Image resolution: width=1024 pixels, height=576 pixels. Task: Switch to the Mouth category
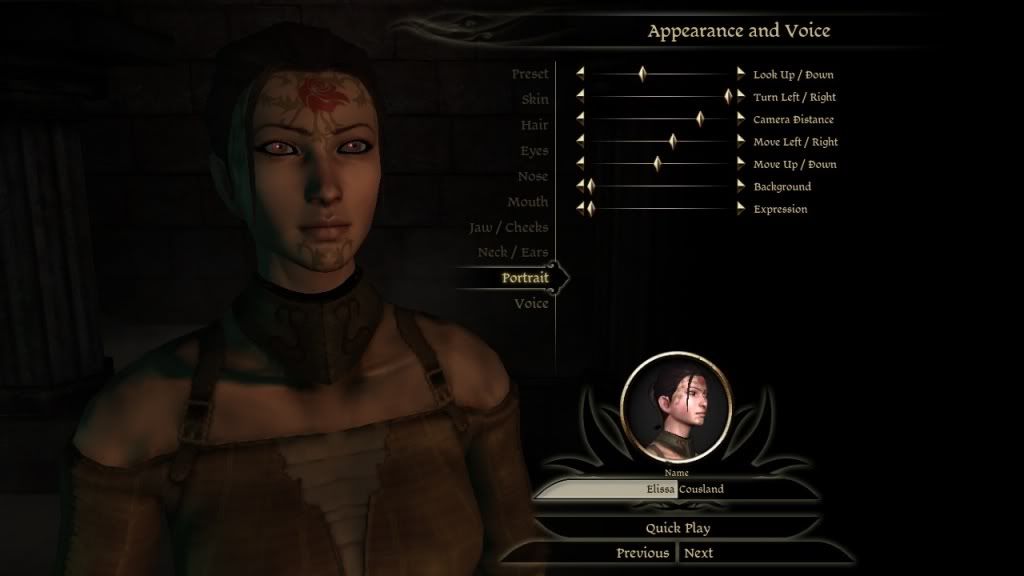[x=527, y=202]
